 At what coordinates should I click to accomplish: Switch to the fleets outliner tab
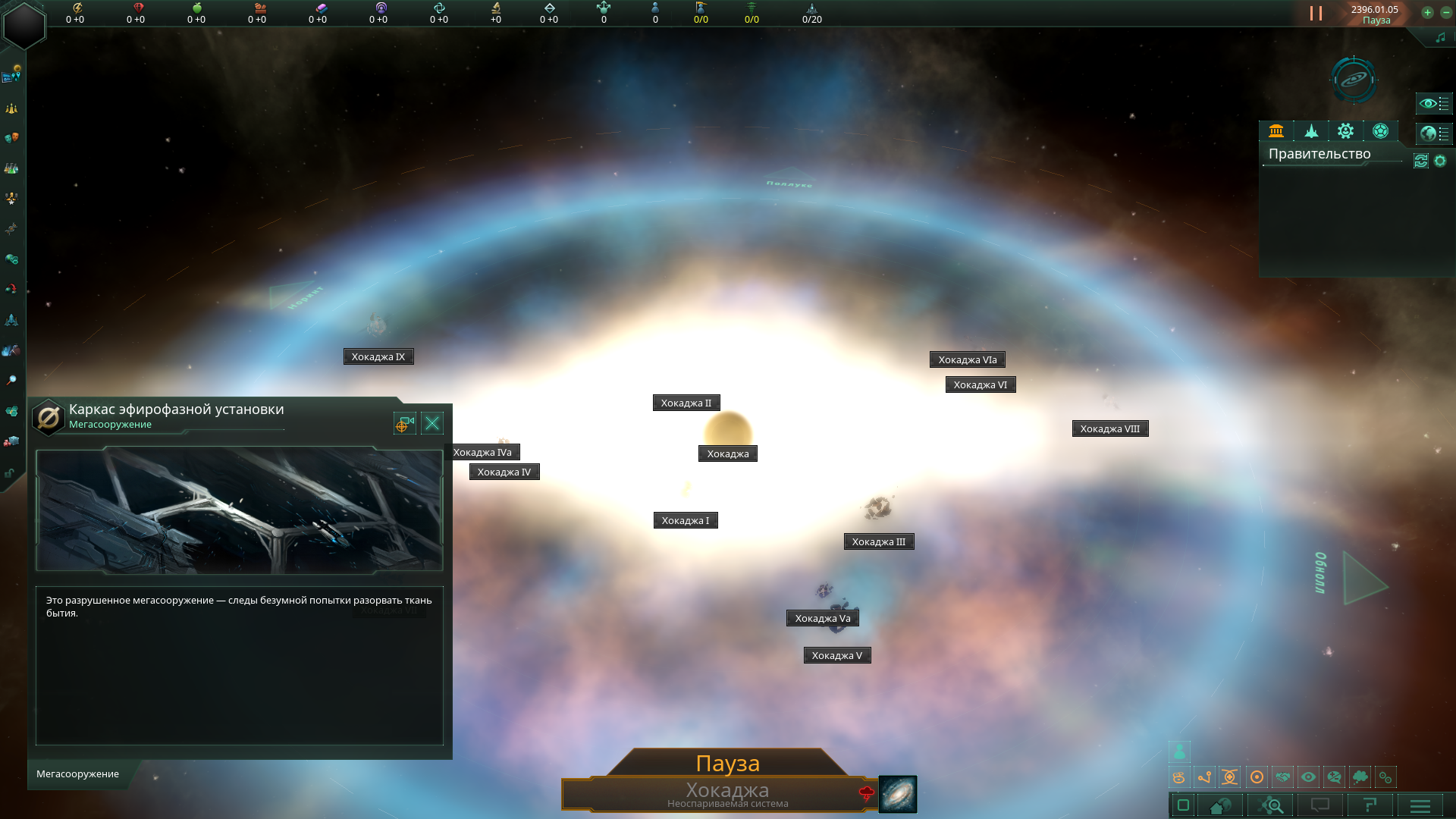point(1311,131)
